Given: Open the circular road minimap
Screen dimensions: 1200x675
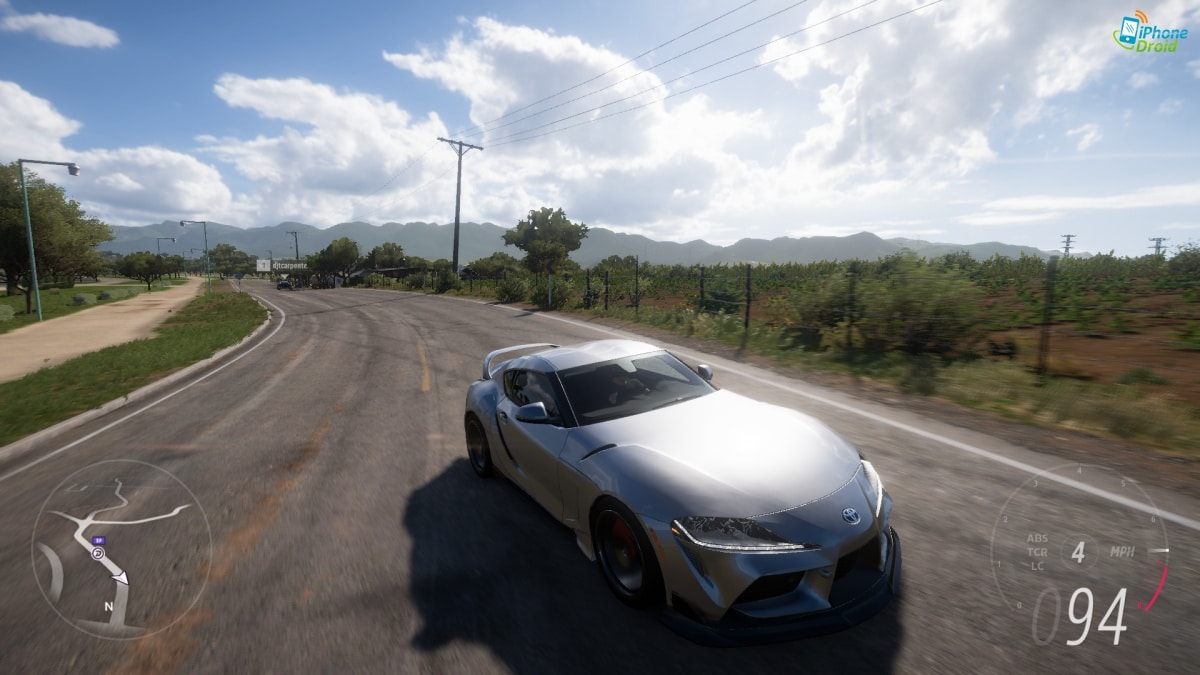Looking at the screenshot, I should point(121,549).
